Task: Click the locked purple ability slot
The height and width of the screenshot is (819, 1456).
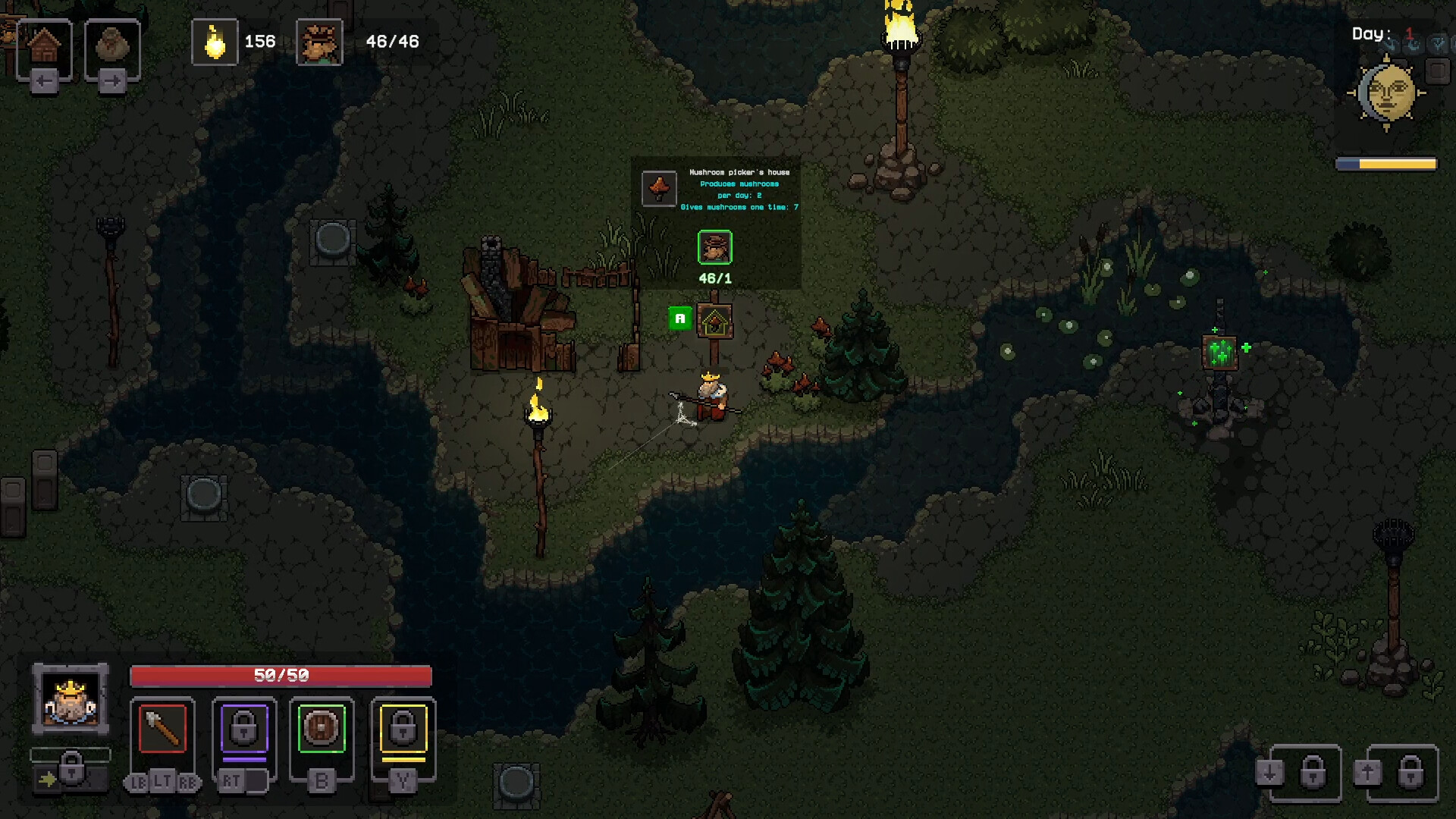Action: [x=244, y=729]
